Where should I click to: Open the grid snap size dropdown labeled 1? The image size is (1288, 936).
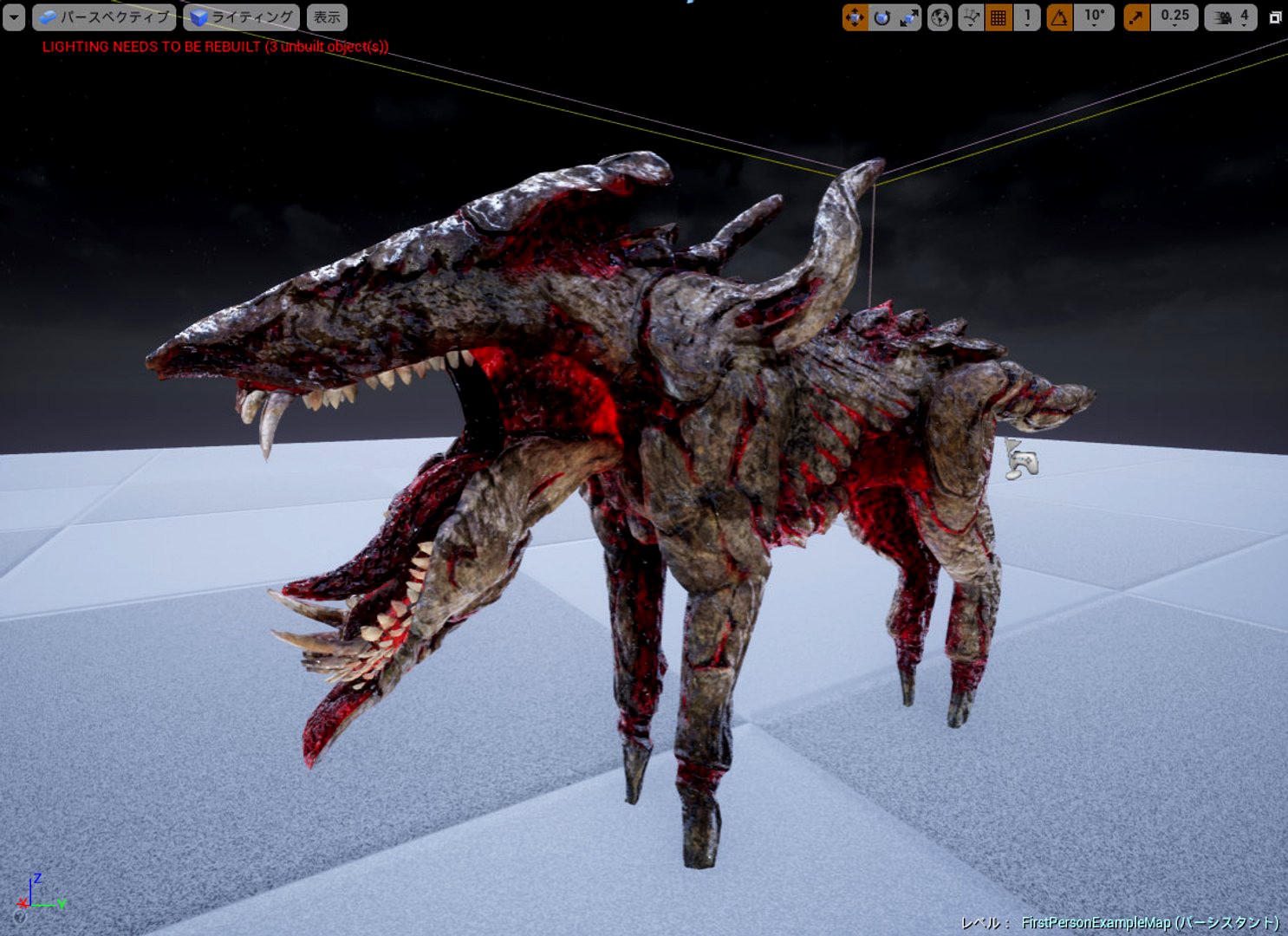pyautogui.click(x=1026, y=16)
